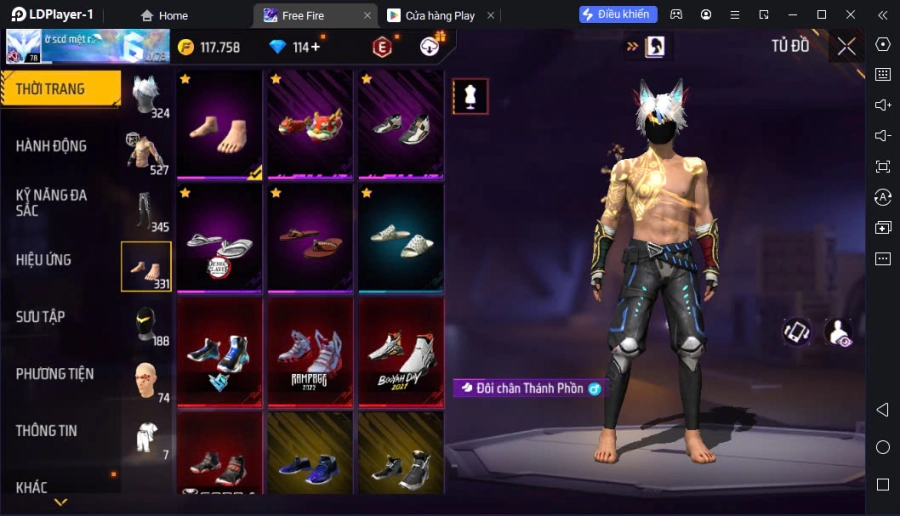This screenshot has height=516, width=900.
Task: Select the Kỹ Năng Đa Sắc tab
Action: [52, 202]
